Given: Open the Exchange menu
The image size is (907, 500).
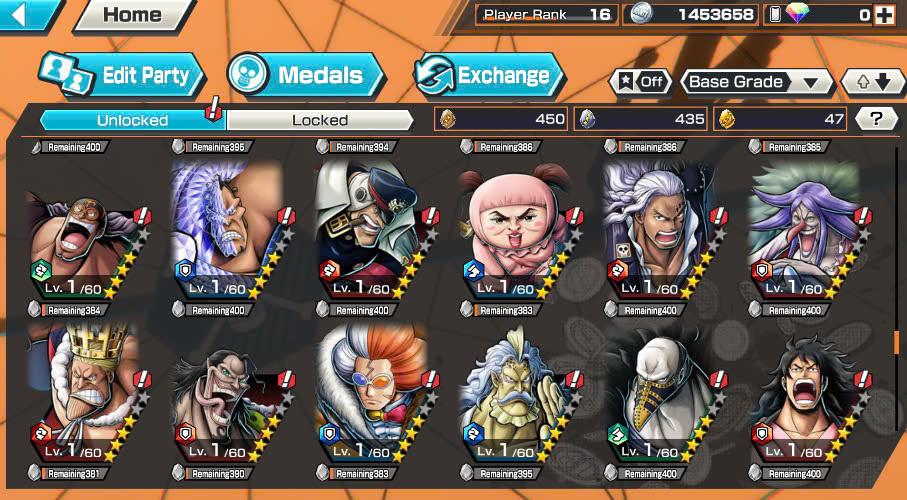Looking at the screenshot, I should coord(488,75).
